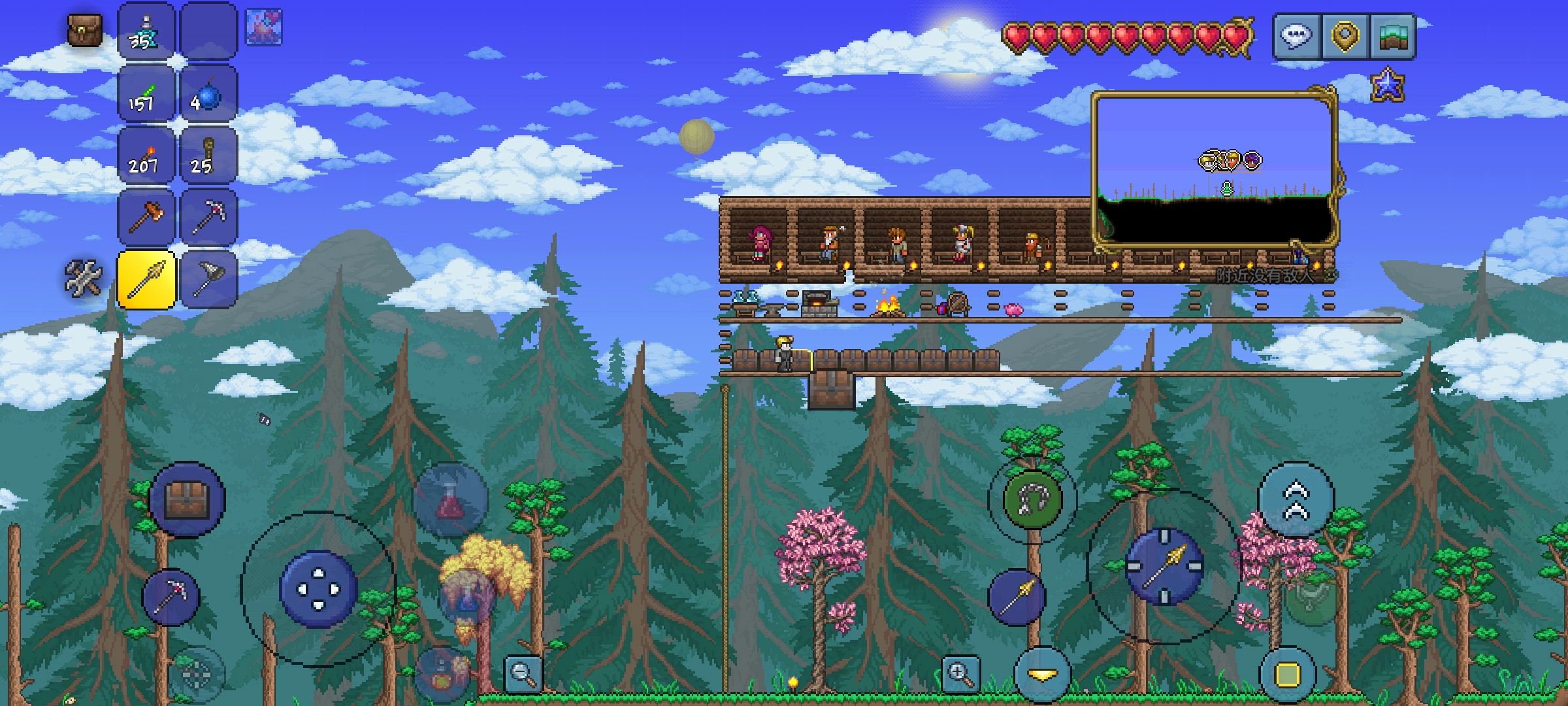Image resolution: width=1568 pixels, height=706 pixels.
Task: Open the chat speech bubble
Action: tap(1296, 35)
